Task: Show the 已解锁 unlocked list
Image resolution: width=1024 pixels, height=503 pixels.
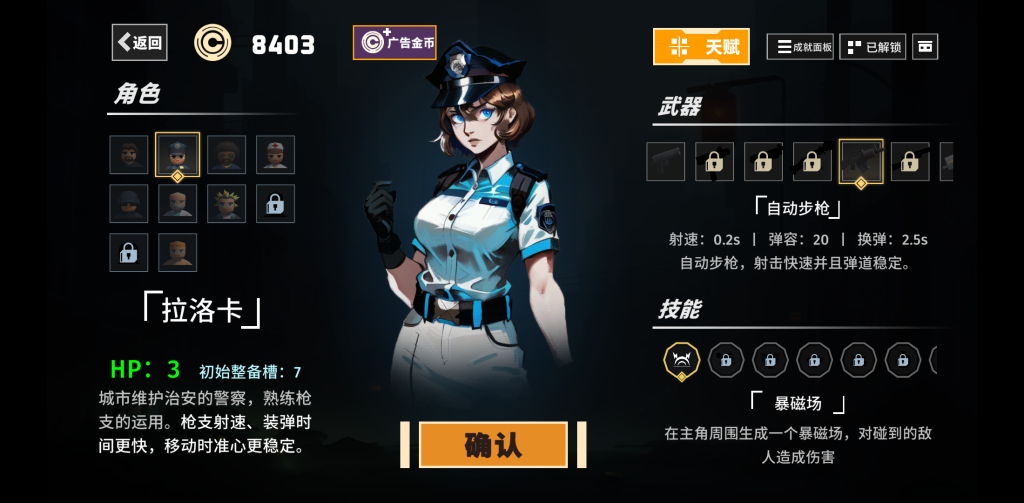Action: coord(873,46)
